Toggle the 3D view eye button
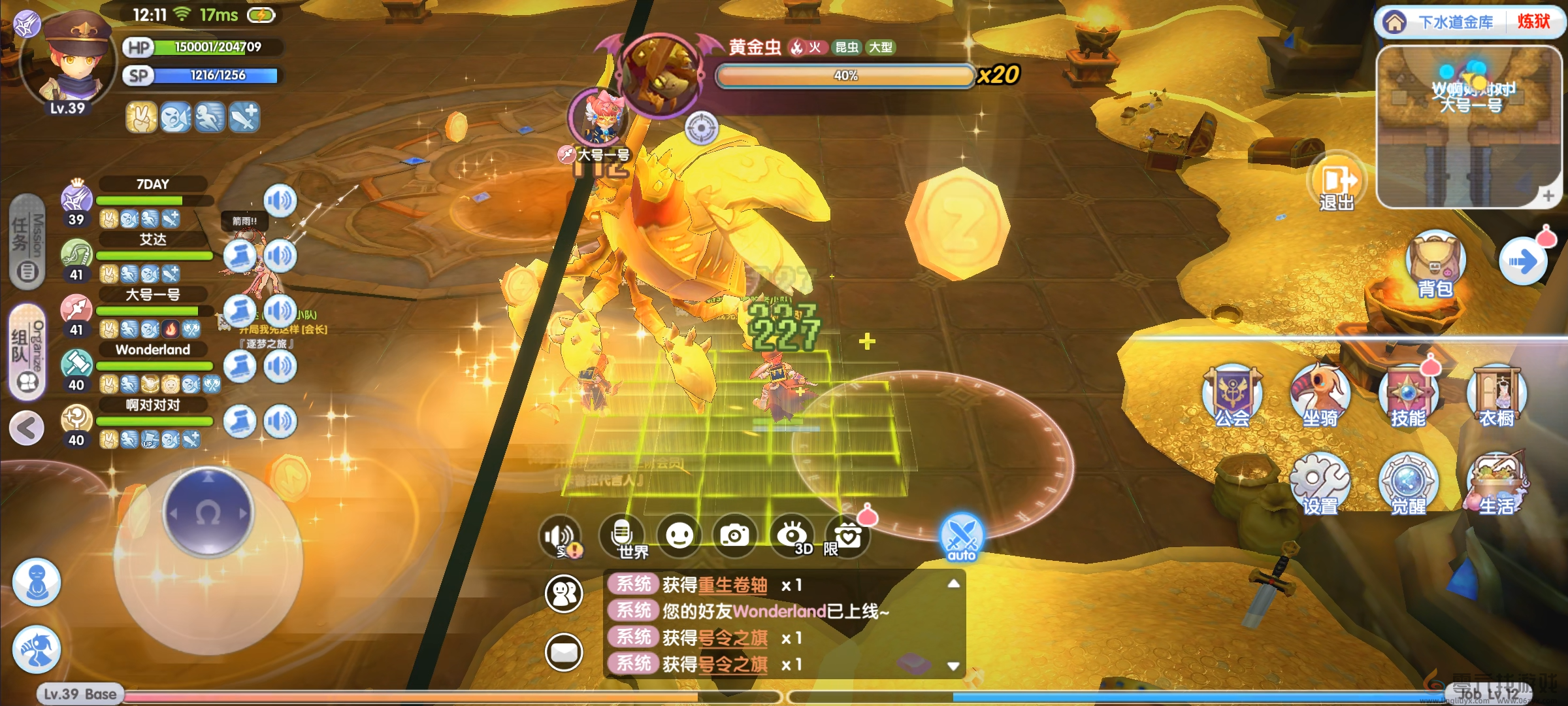The width and height of the screenshot is (1568, 706). point(792,536)
